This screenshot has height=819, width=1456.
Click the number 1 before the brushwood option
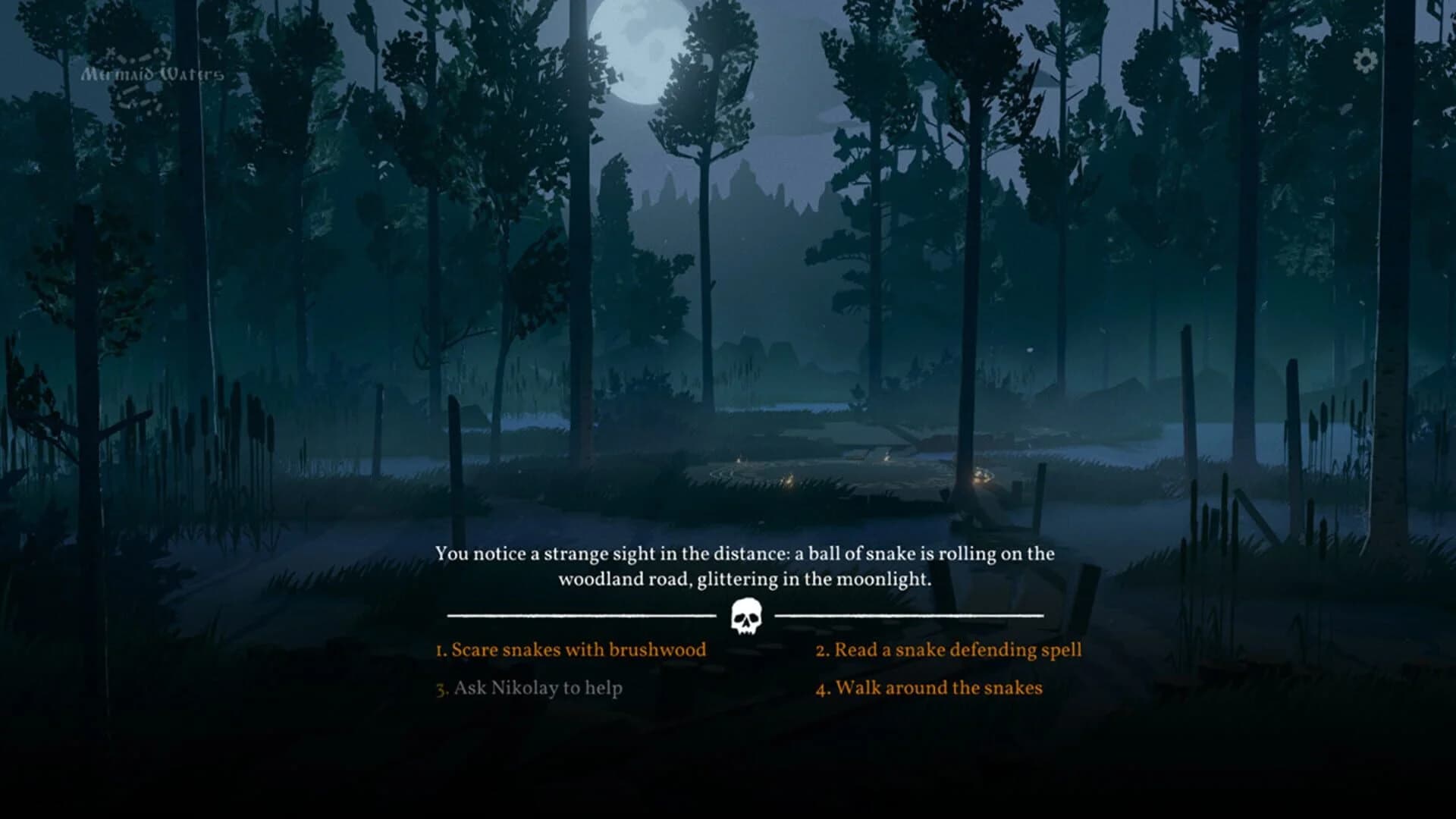click(439, 650)
